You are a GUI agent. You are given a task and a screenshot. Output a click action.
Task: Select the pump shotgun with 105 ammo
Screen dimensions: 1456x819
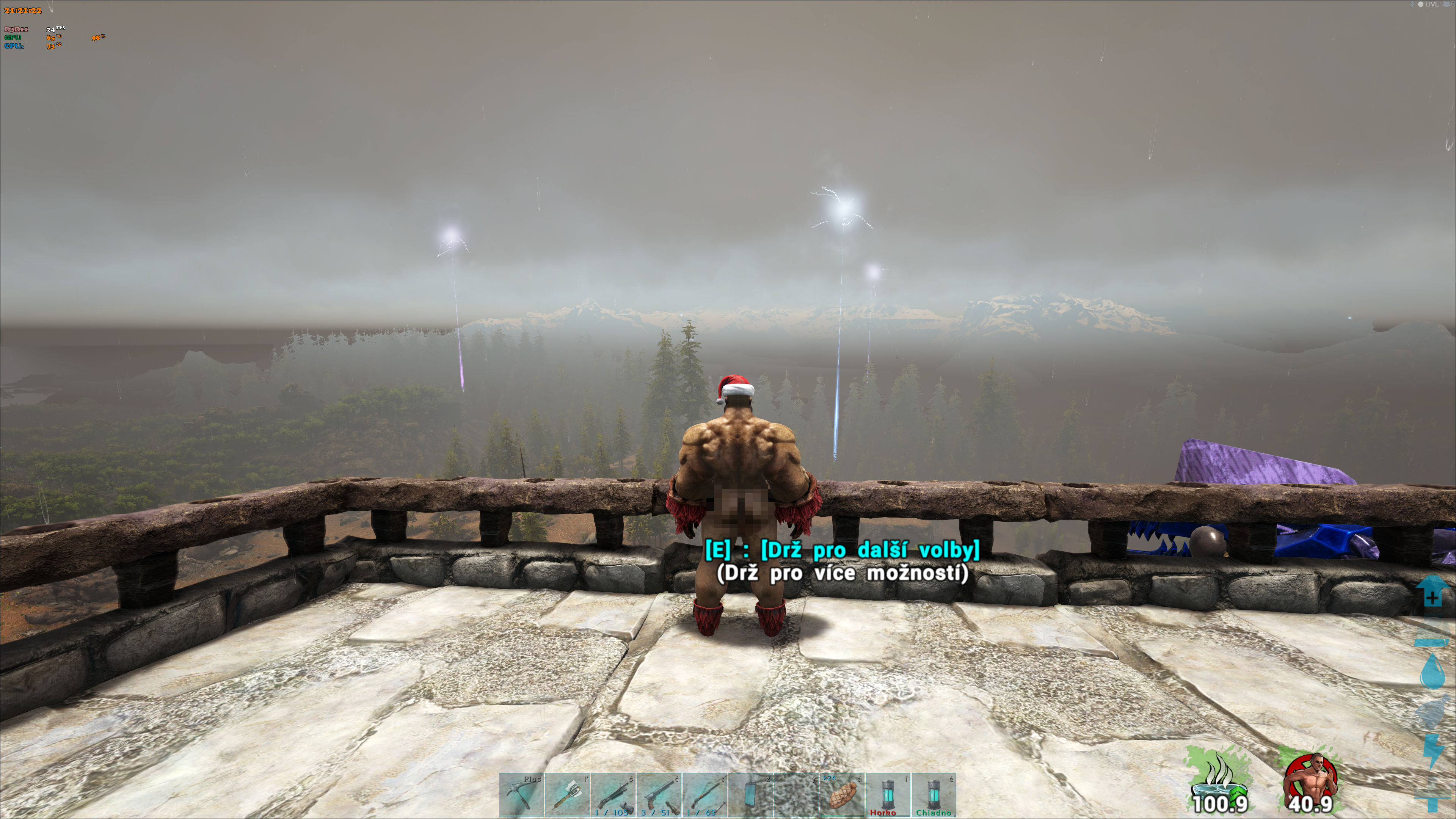click(613, 795)
